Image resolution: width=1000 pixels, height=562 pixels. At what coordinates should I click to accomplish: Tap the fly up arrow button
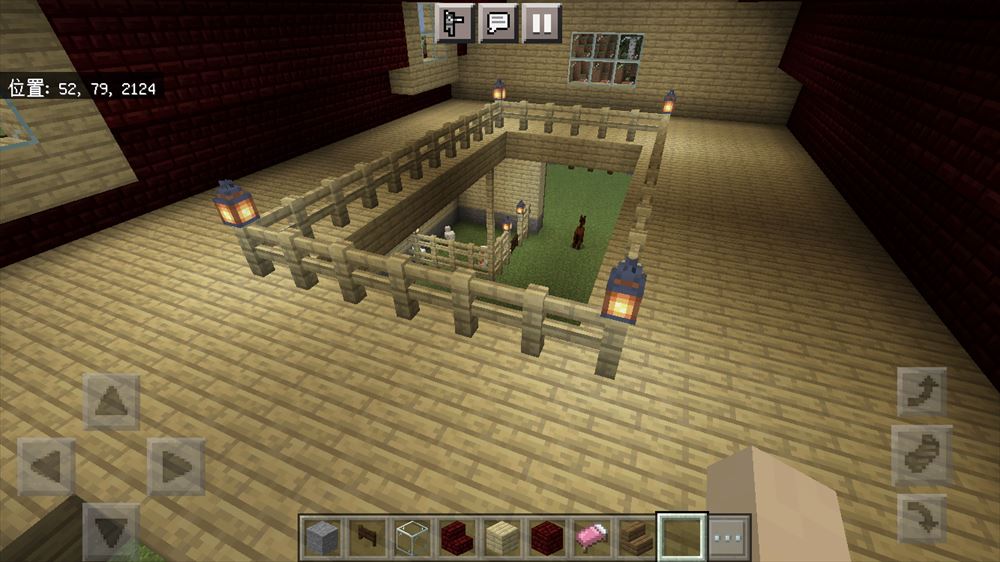tap(922, 392)
